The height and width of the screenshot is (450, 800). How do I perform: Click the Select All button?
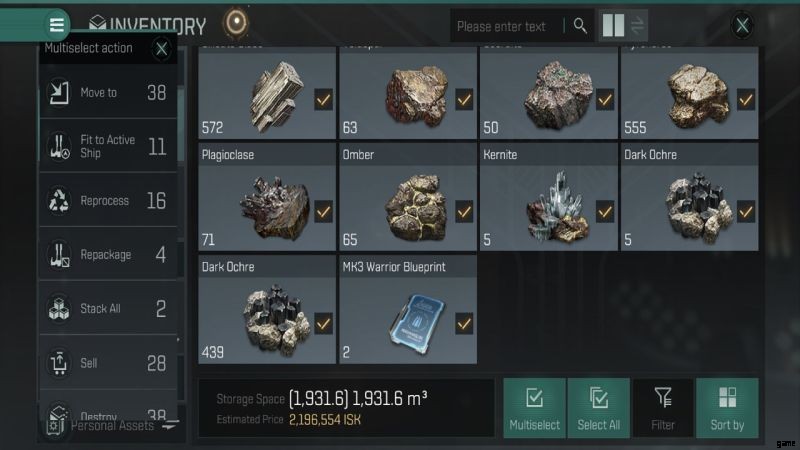coord(598,408)
